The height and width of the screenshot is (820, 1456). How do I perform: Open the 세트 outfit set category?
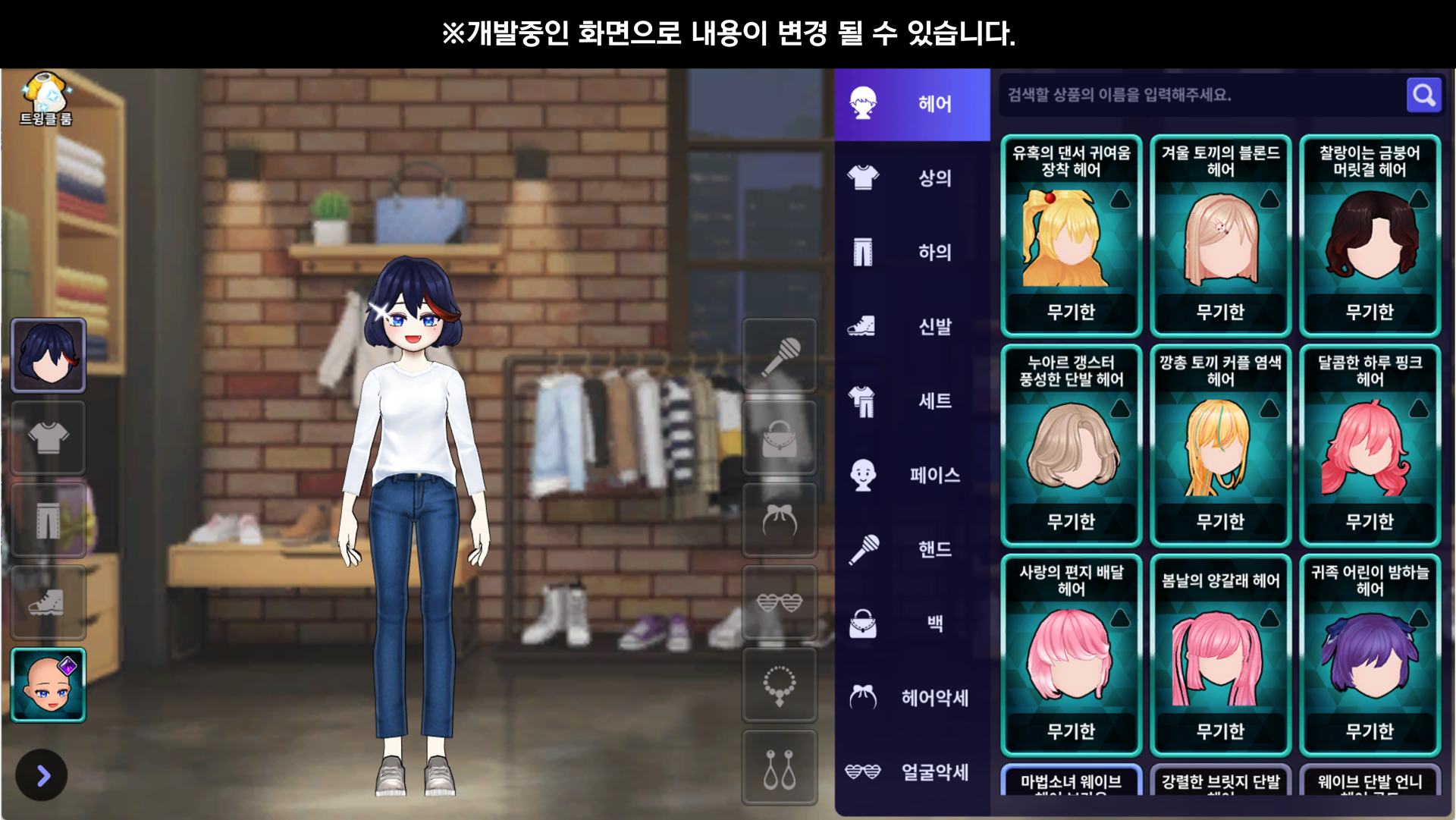912,401
